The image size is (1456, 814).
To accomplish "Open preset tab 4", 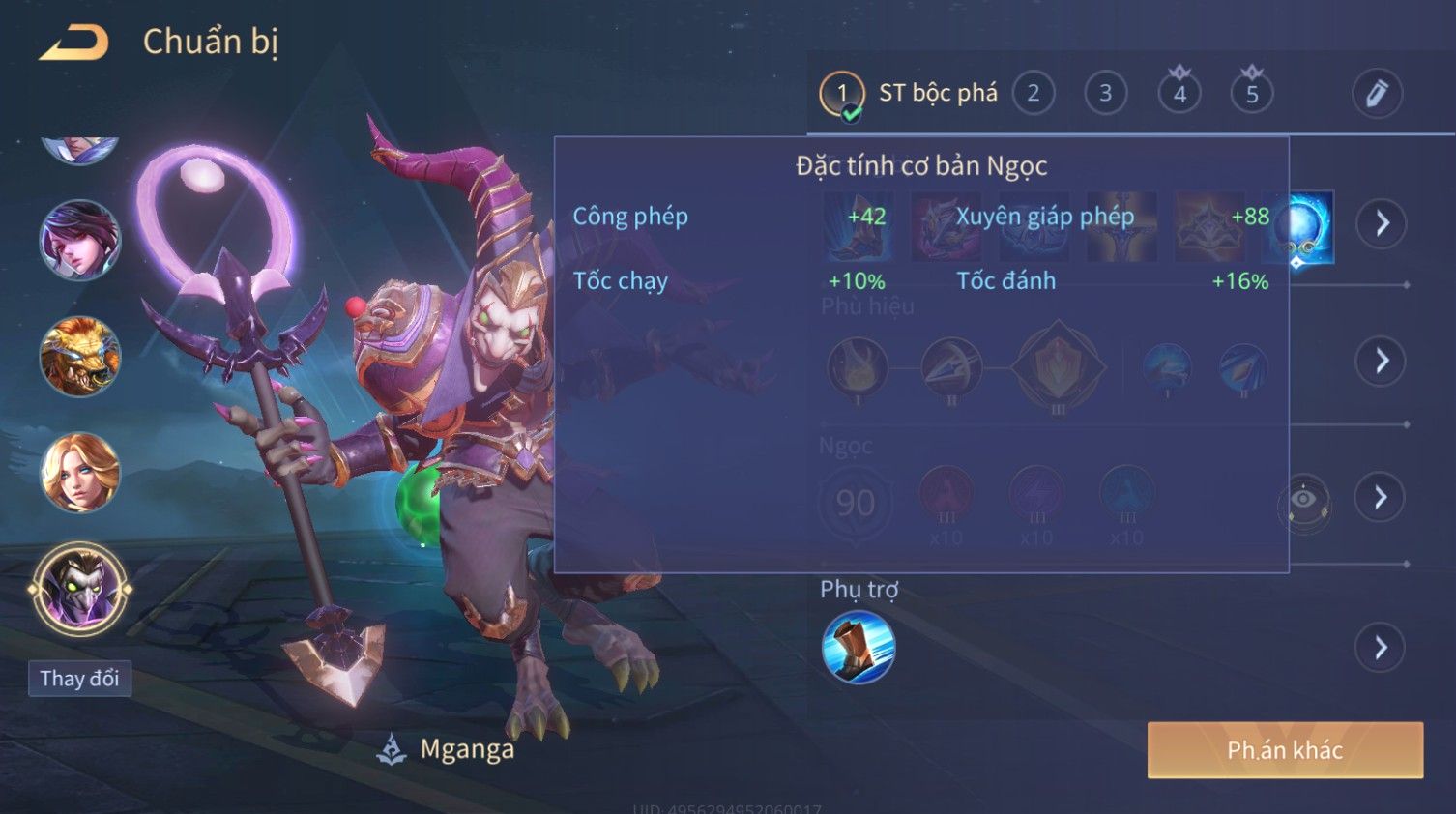I will 1179,94.
